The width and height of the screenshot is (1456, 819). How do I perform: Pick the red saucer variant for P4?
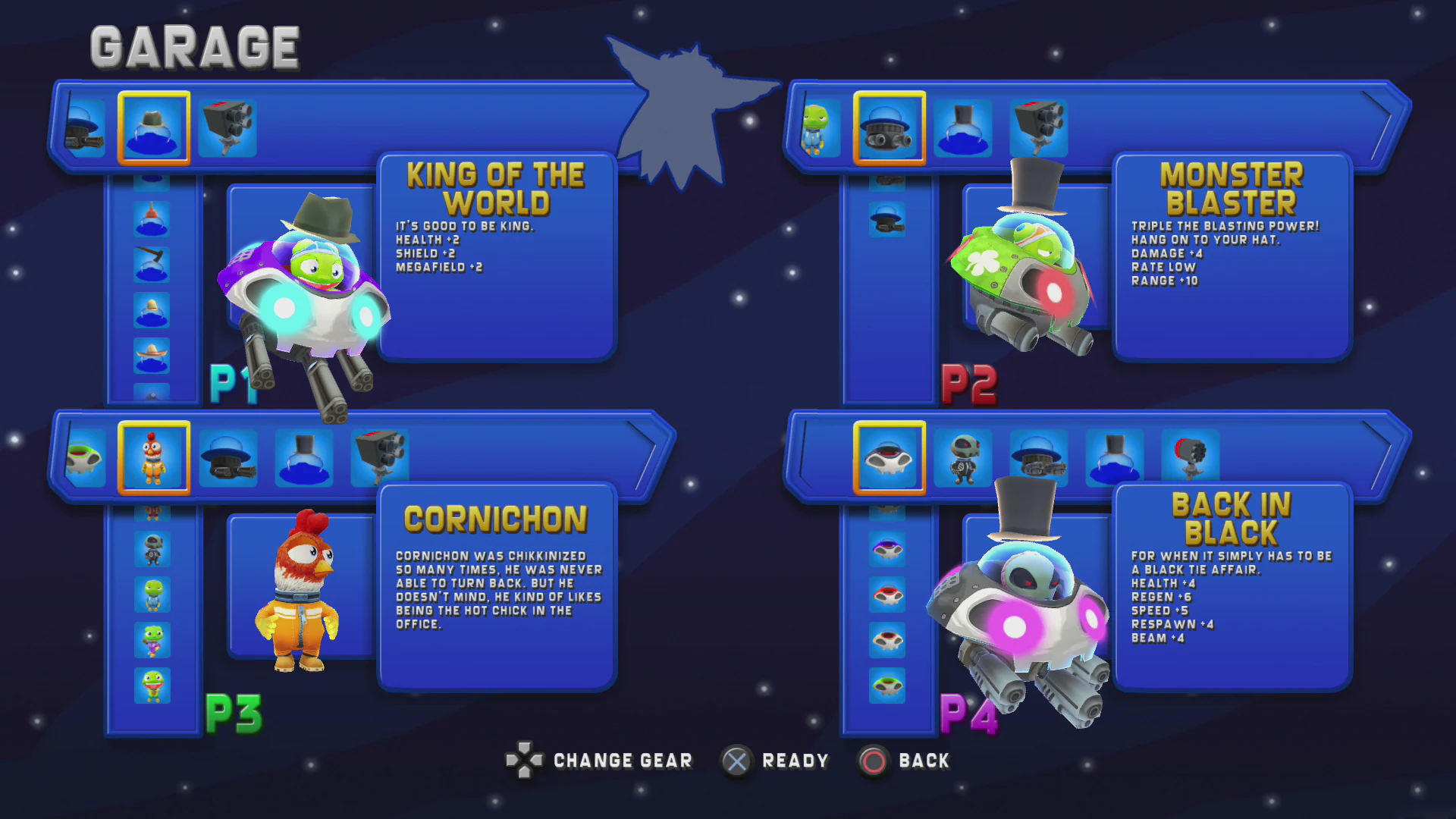point(889,595)
